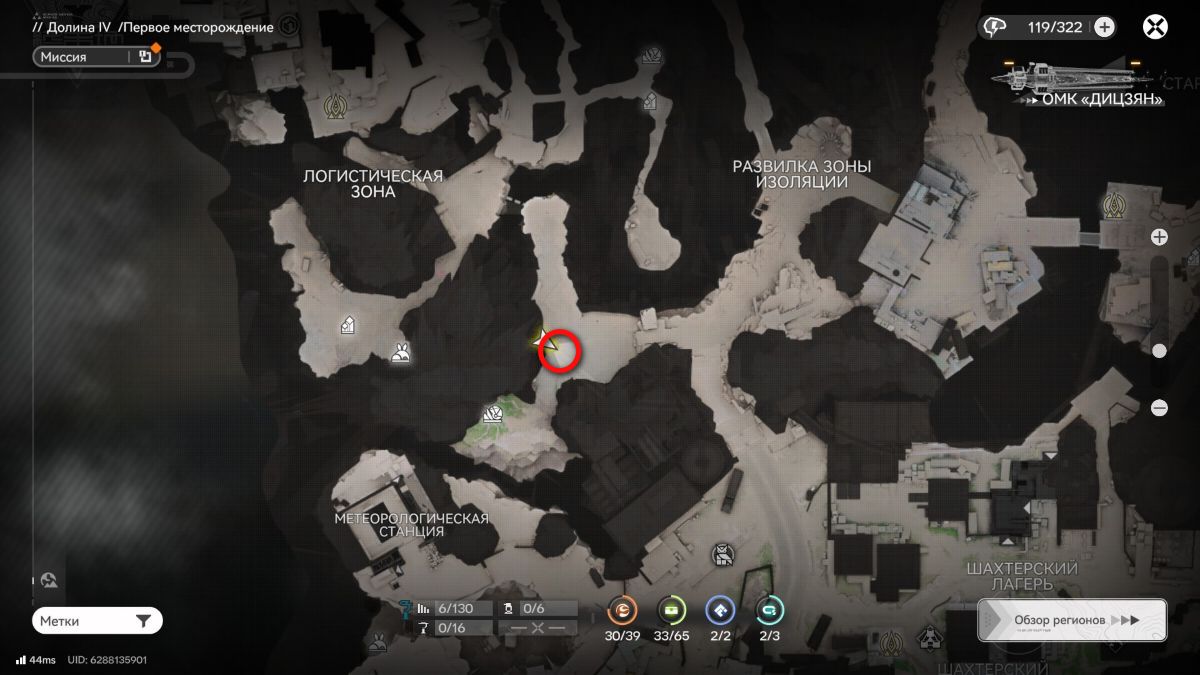Select the marker above Шахтерский лагерь road

pos(721,553)
